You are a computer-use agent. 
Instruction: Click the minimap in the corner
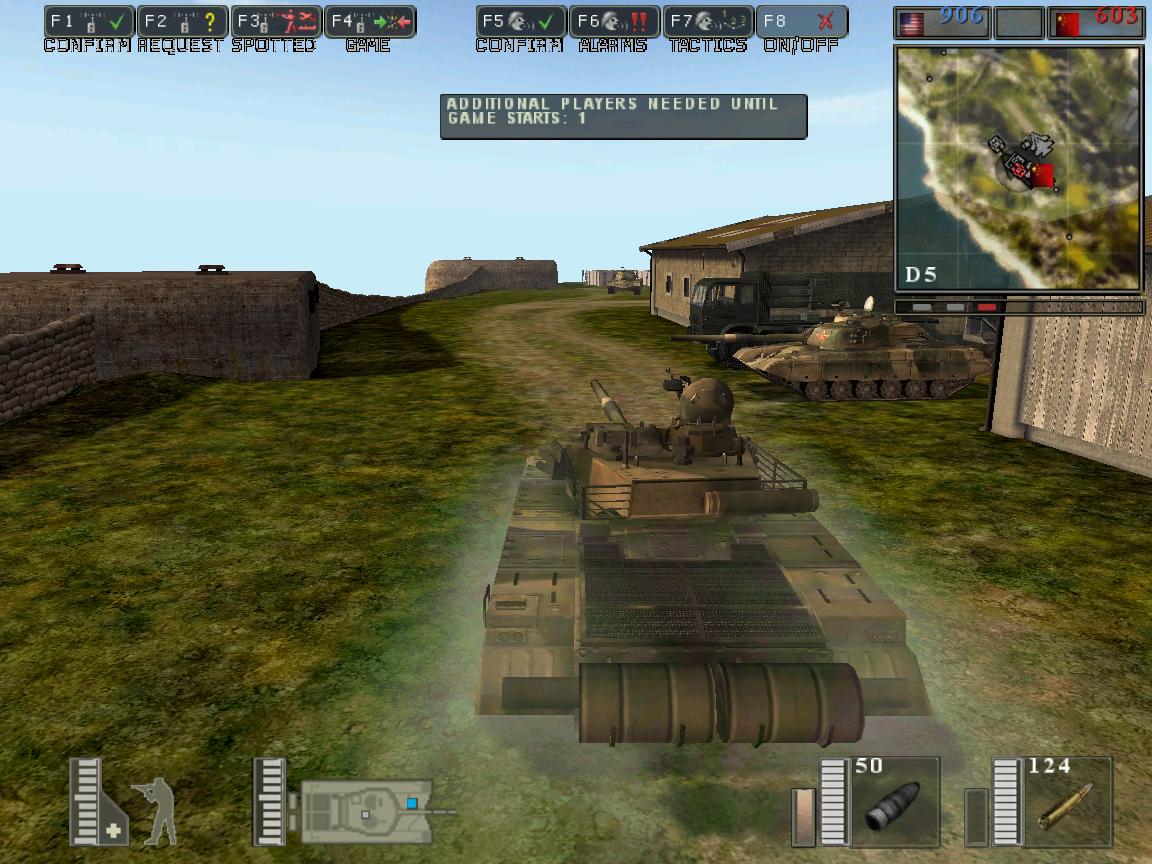point(1018,168)
